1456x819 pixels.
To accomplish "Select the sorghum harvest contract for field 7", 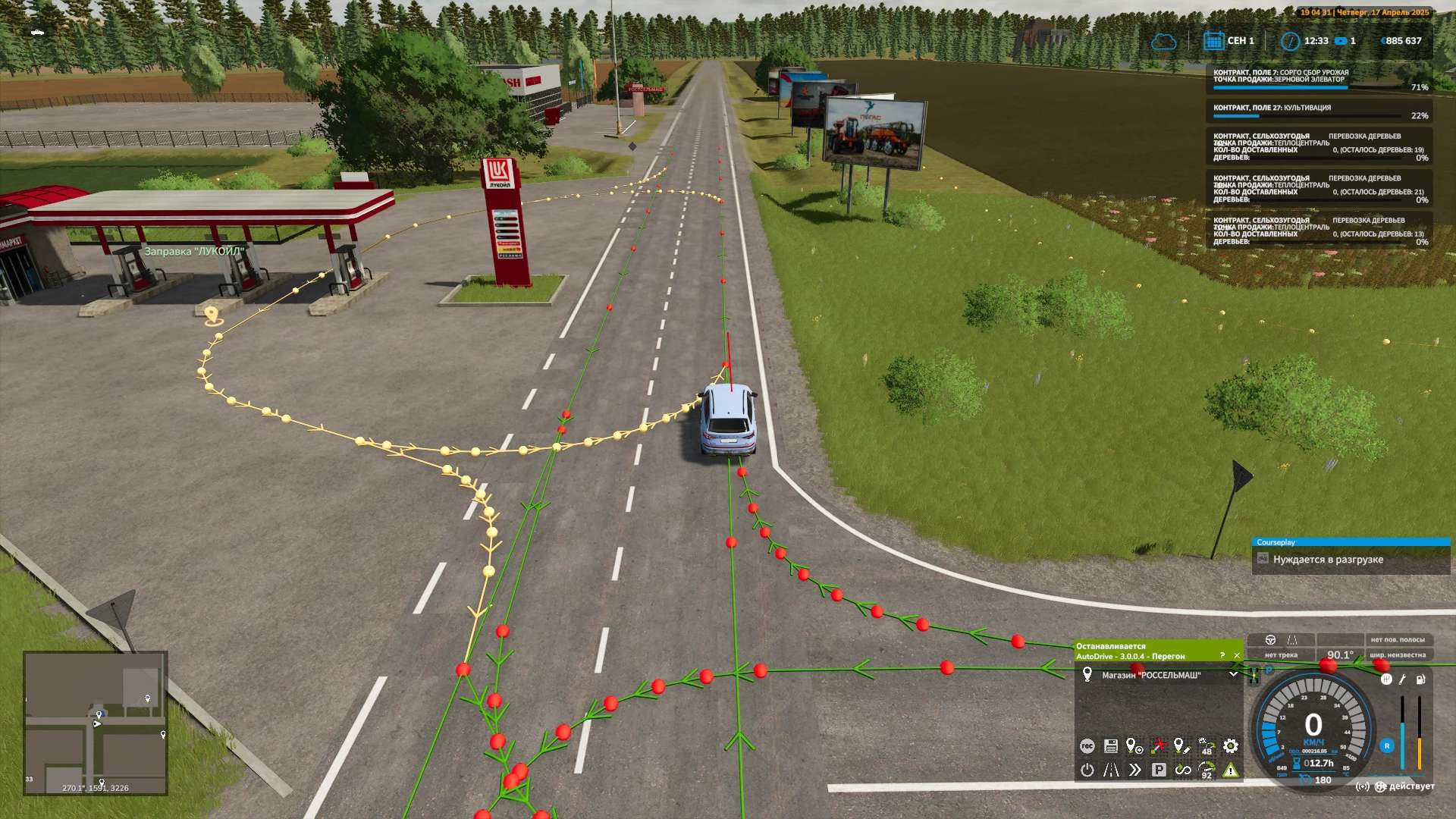I will pos(1319,80).
